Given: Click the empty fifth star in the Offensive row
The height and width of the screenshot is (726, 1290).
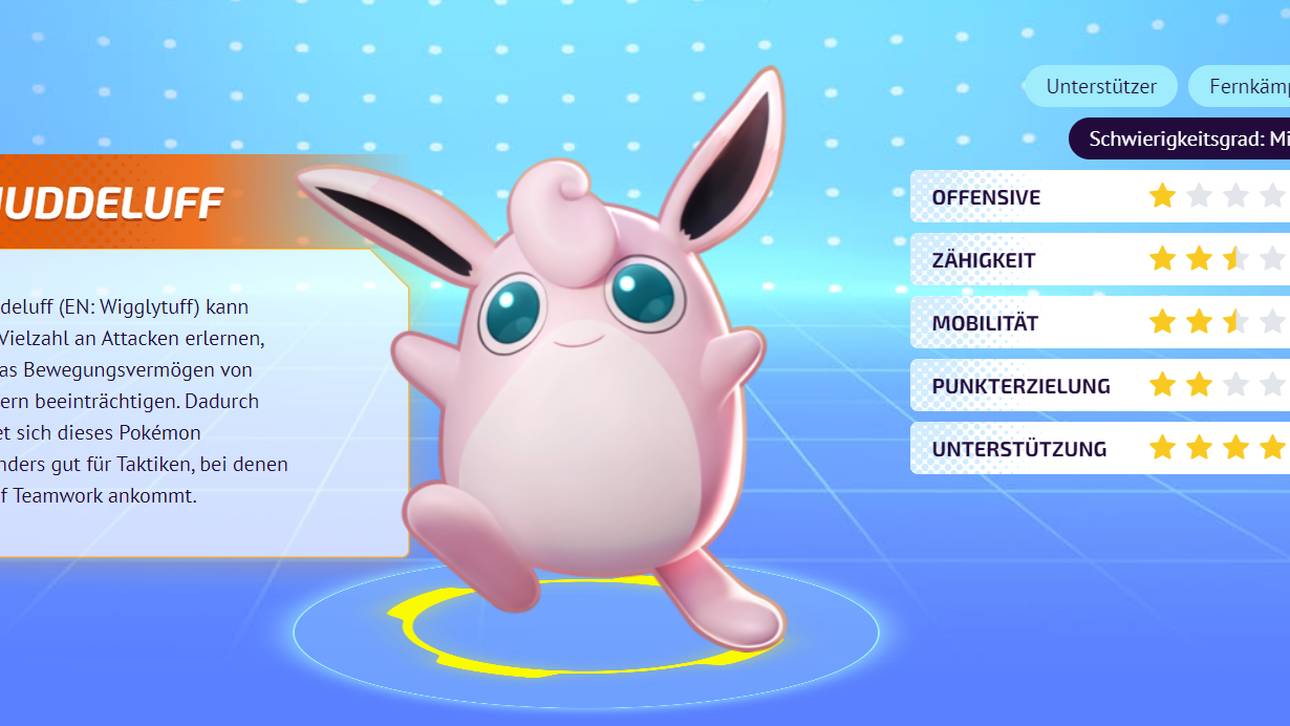Looking at the screenshot, I should click(x=1285, y=197).
